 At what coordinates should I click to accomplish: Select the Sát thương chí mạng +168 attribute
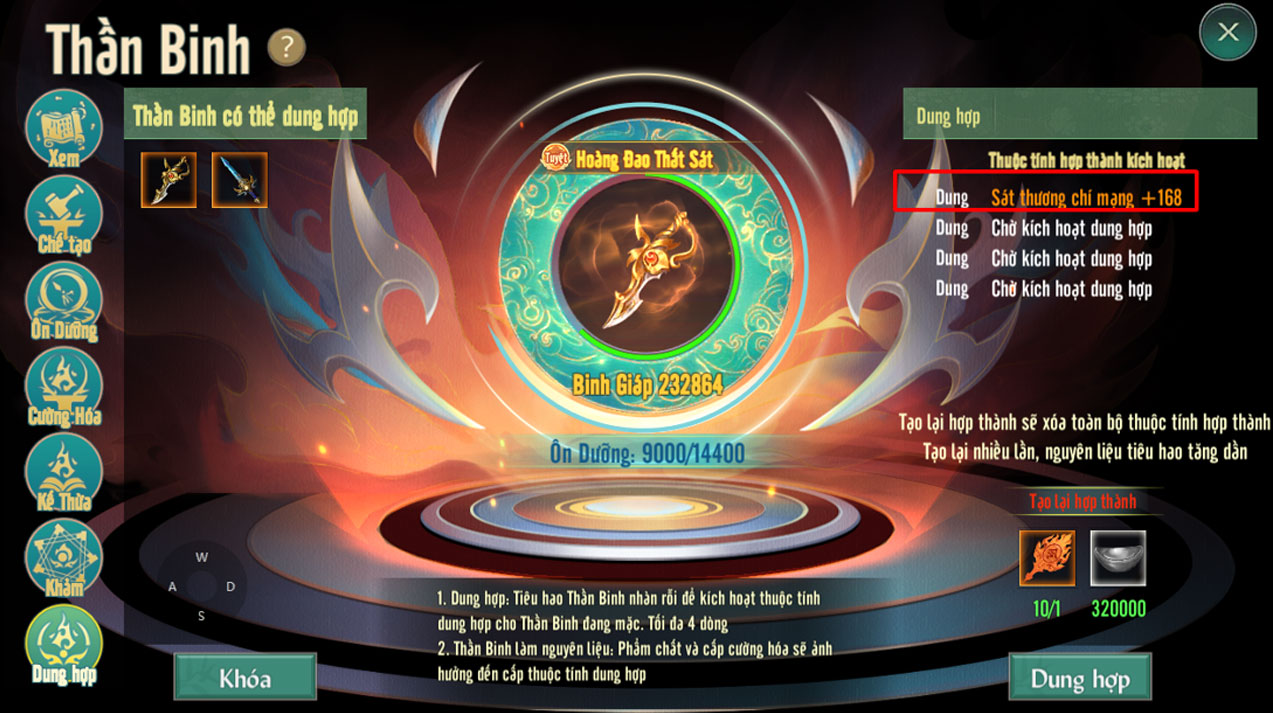tap(1085, 198)
